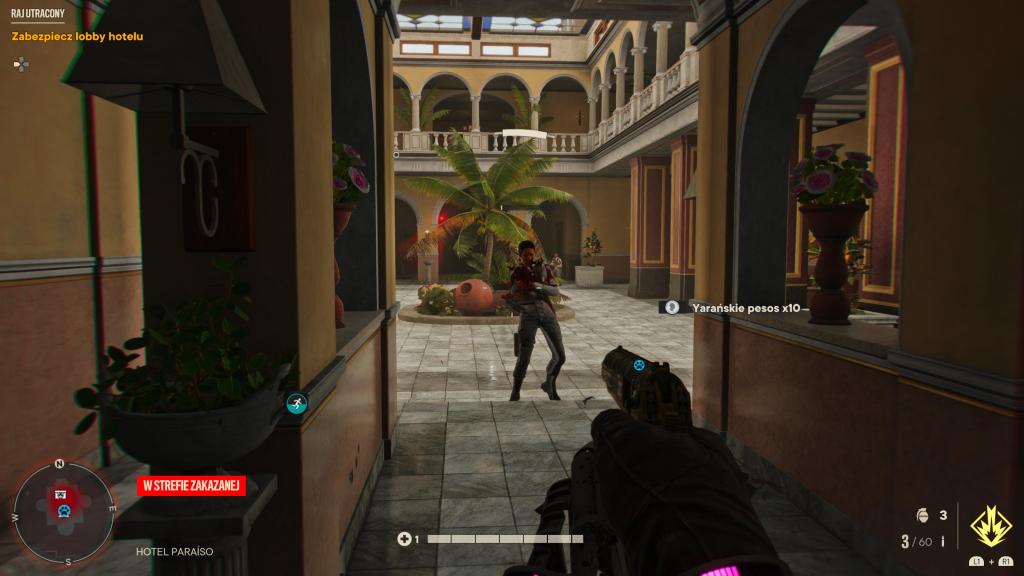The height and width of the screenshot is (576, 1024).
Task: Click the red W strefie zakazanej warning
Action: click(191, 486)
